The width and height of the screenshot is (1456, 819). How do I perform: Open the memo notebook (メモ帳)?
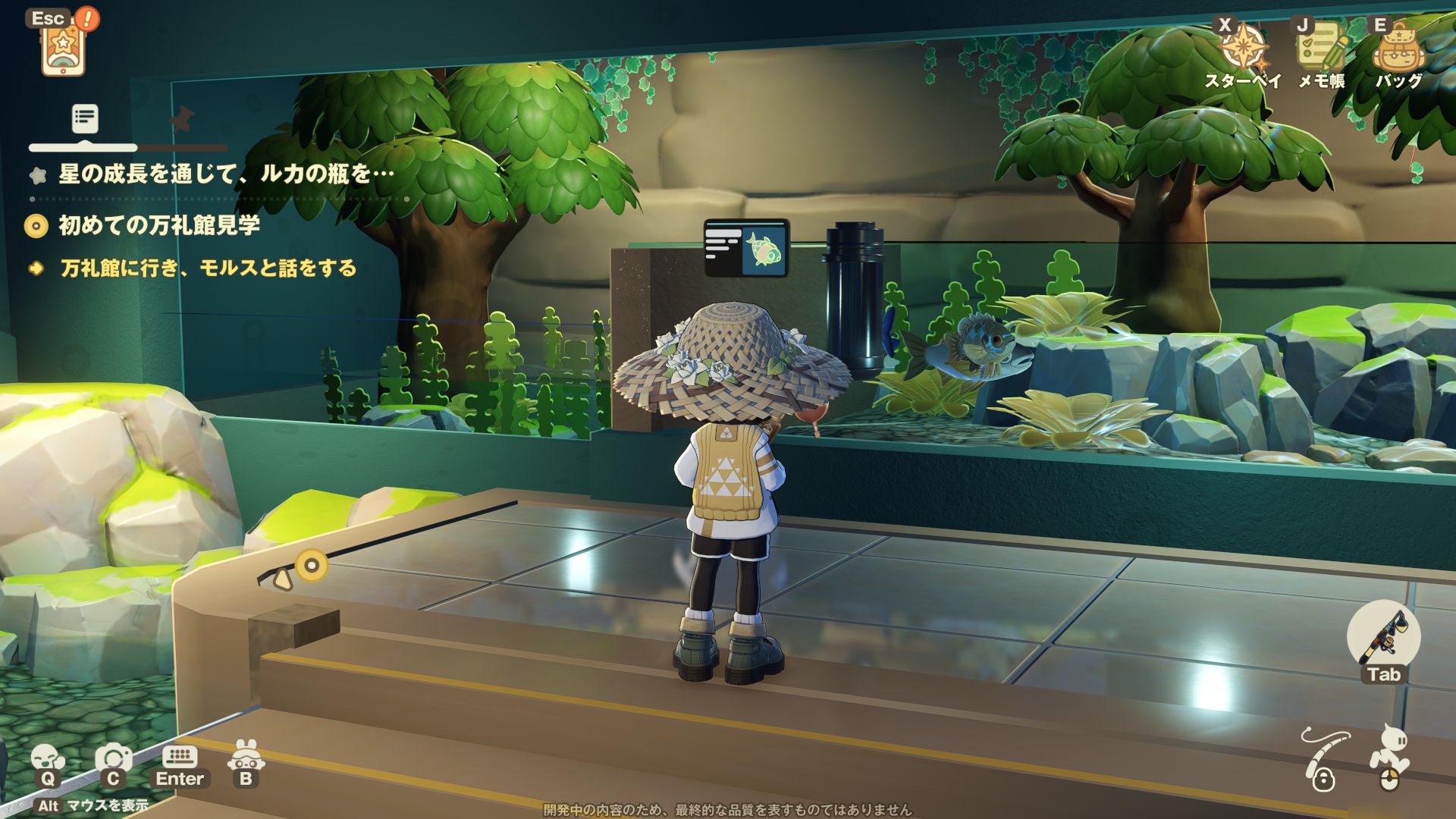pyautogui.click(x=1320, y=48)
